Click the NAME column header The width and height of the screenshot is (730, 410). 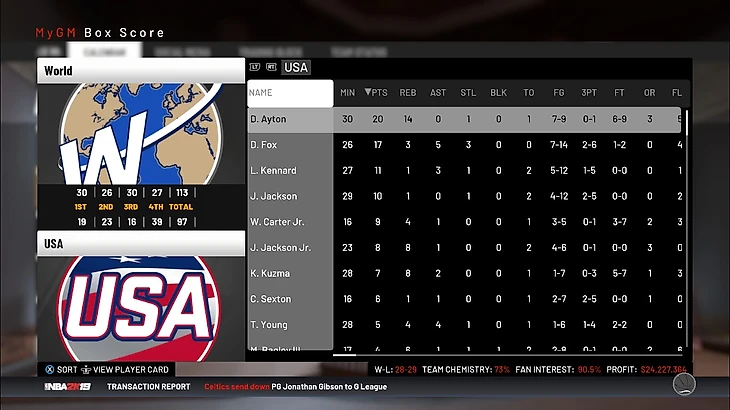(290, 93)
